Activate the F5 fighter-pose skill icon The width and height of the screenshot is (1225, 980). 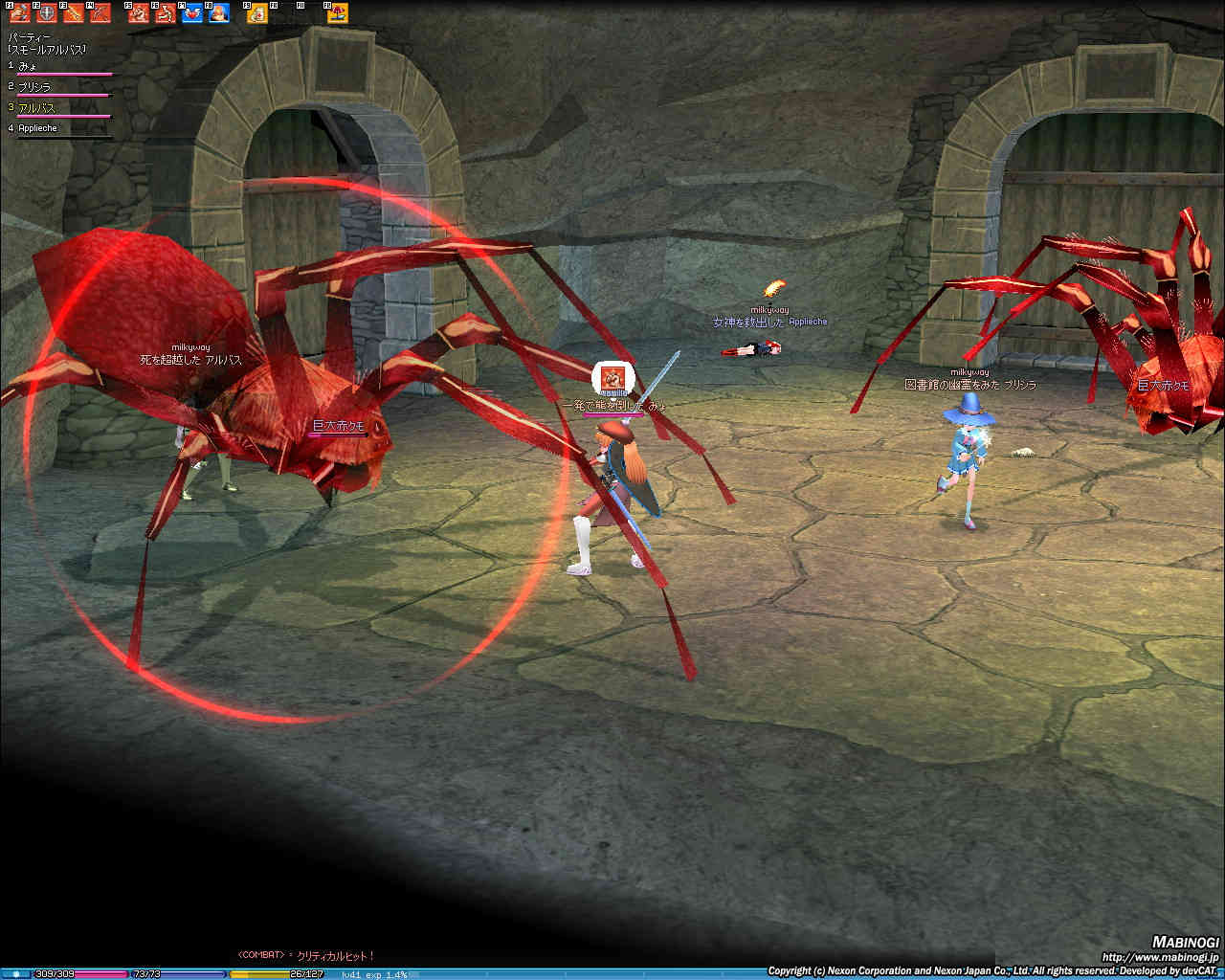coord(140,13)
